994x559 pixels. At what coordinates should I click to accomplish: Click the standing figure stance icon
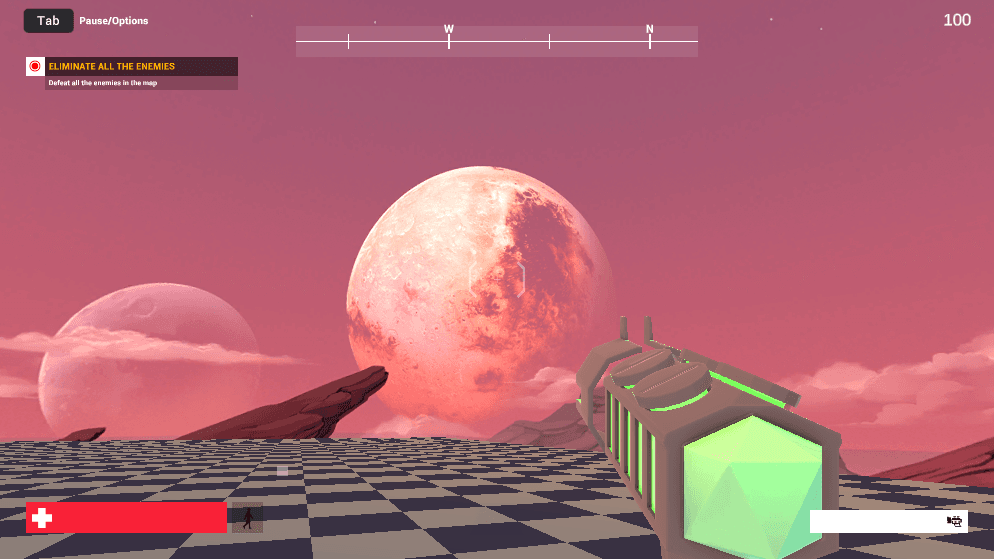[x=247, y=518]
